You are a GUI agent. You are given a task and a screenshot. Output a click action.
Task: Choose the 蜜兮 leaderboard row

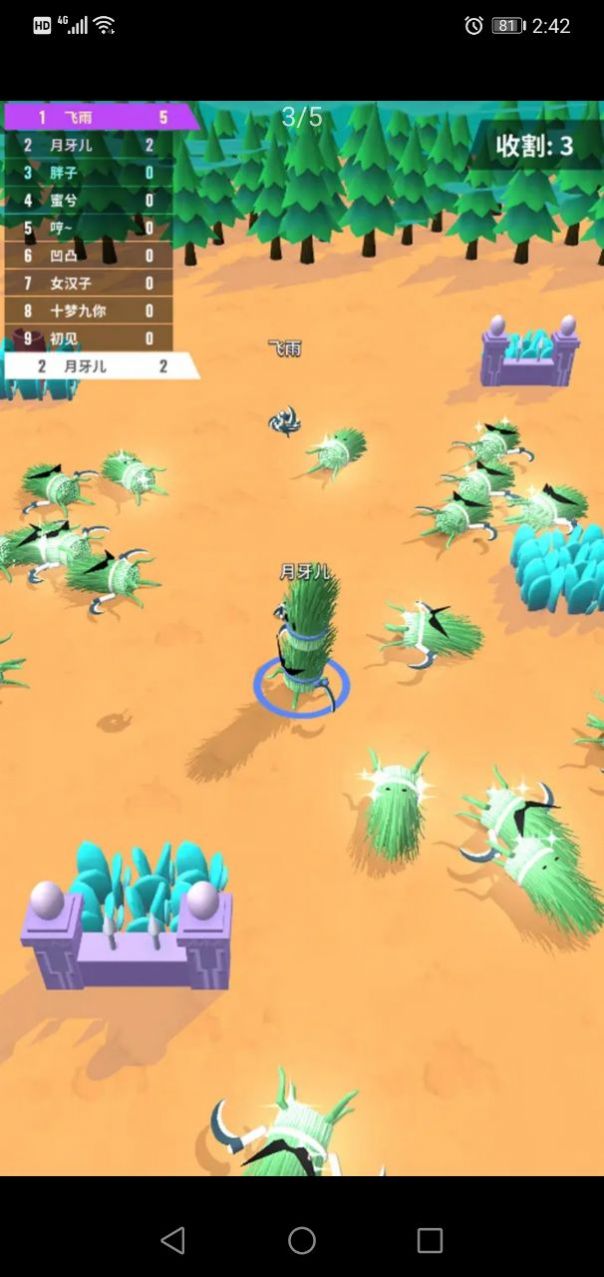[88, 200]
